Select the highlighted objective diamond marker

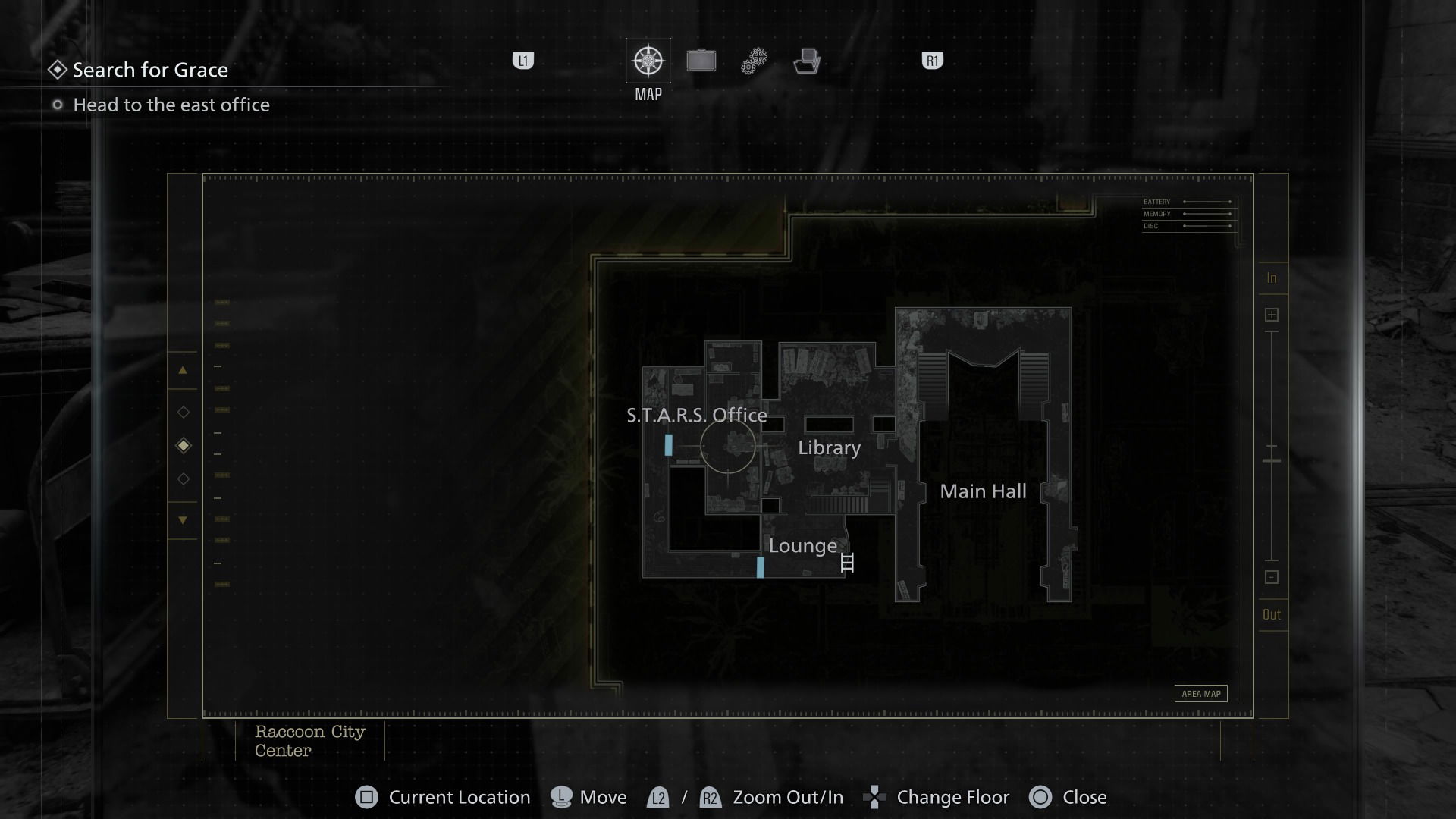[x=183, y=445]
